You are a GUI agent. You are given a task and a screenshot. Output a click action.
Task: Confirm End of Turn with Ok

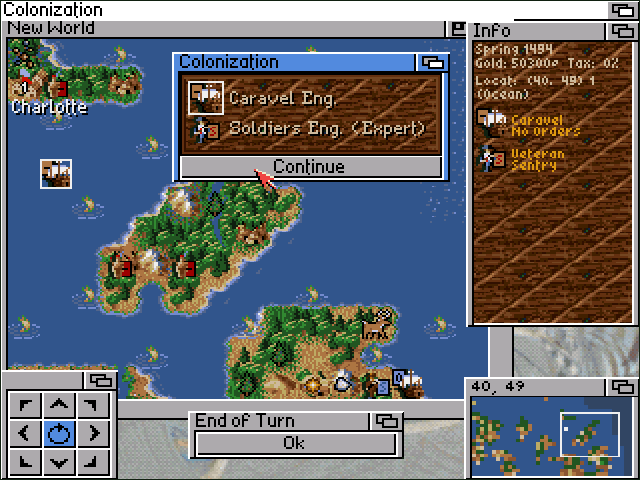coord(294,443)
